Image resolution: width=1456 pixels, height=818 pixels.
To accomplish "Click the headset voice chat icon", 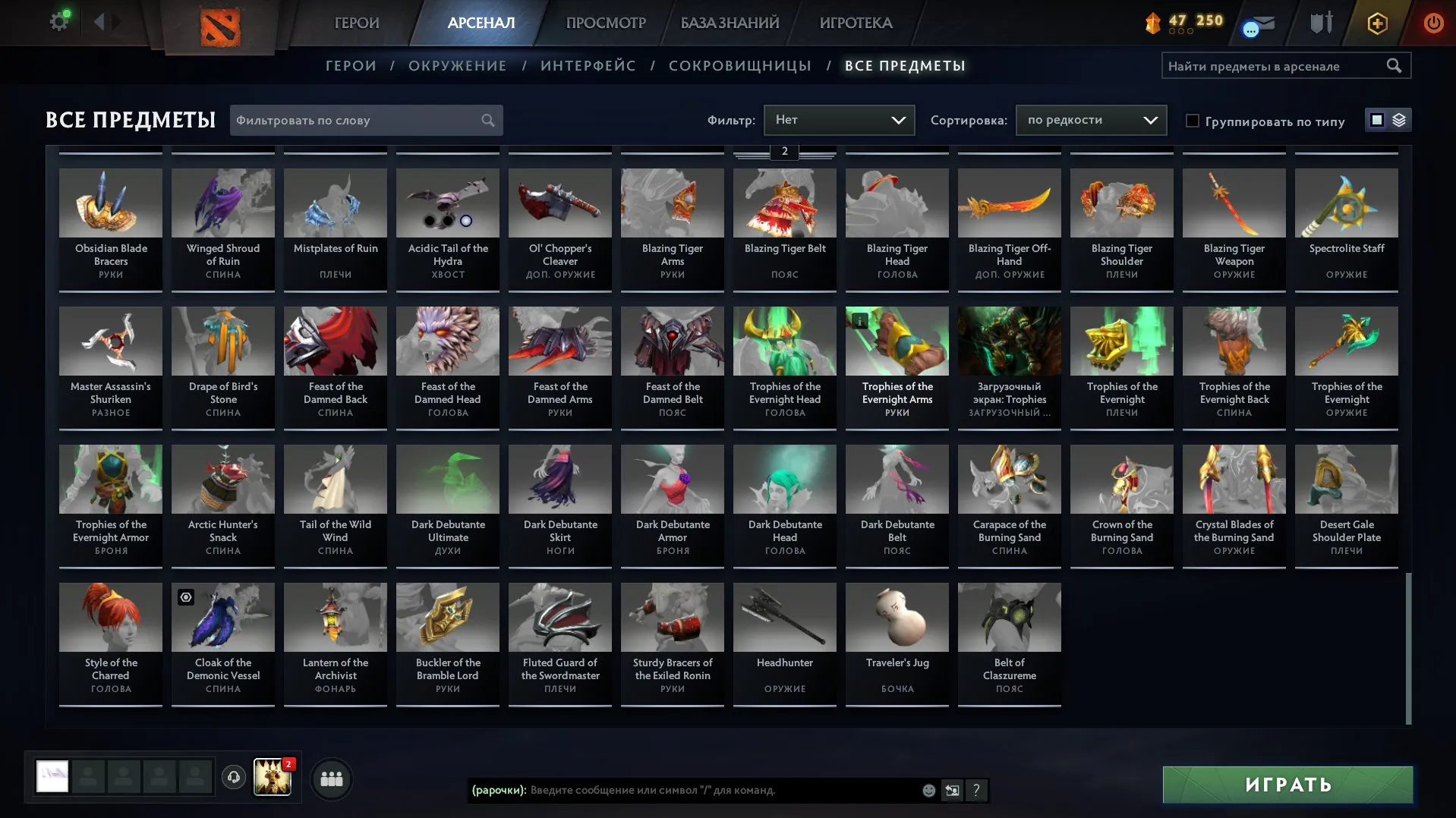I will [x=234, y=777].
